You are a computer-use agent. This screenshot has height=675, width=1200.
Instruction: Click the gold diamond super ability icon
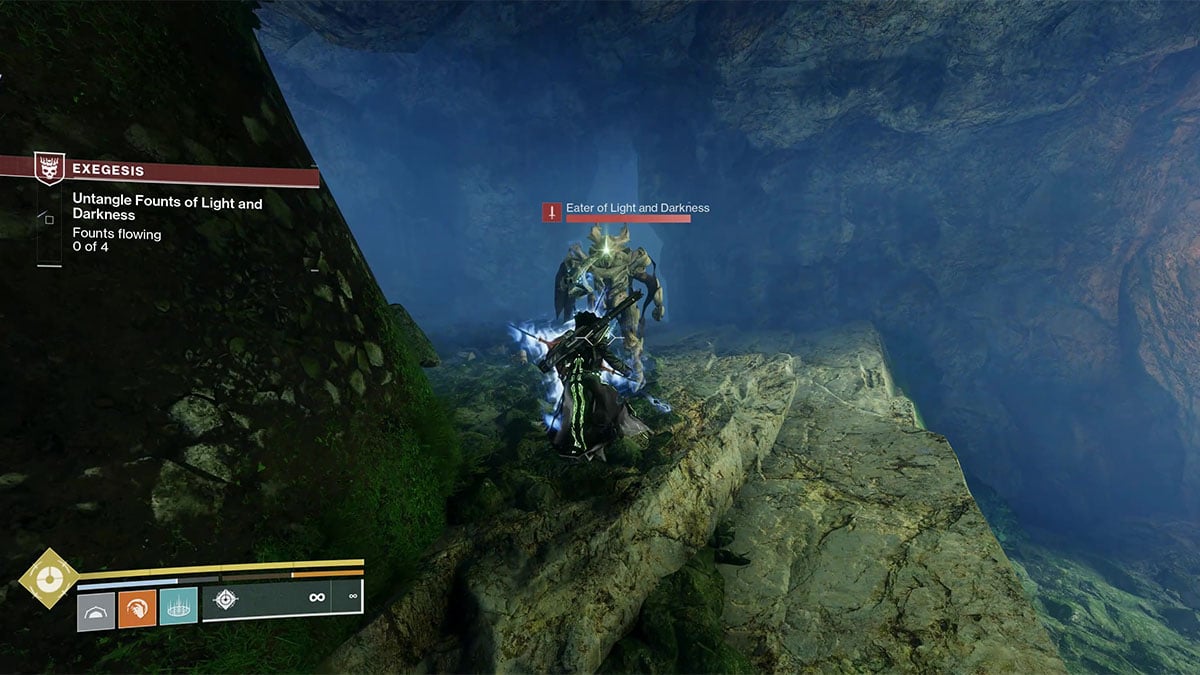point(46,578)
